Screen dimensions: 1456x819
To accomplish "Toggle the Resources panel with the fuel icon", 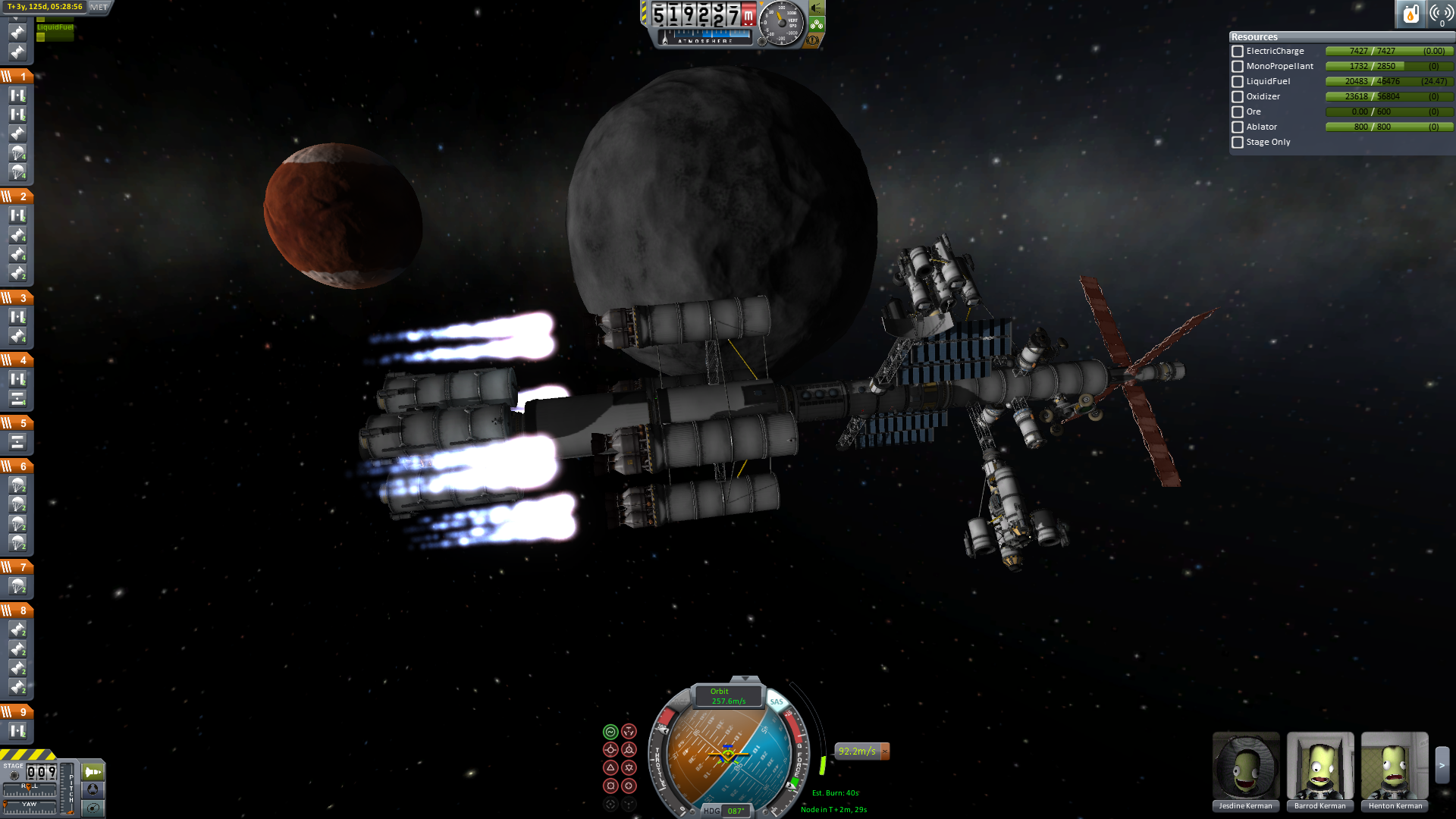I will pyautogui.click(x=1410, y=14).
